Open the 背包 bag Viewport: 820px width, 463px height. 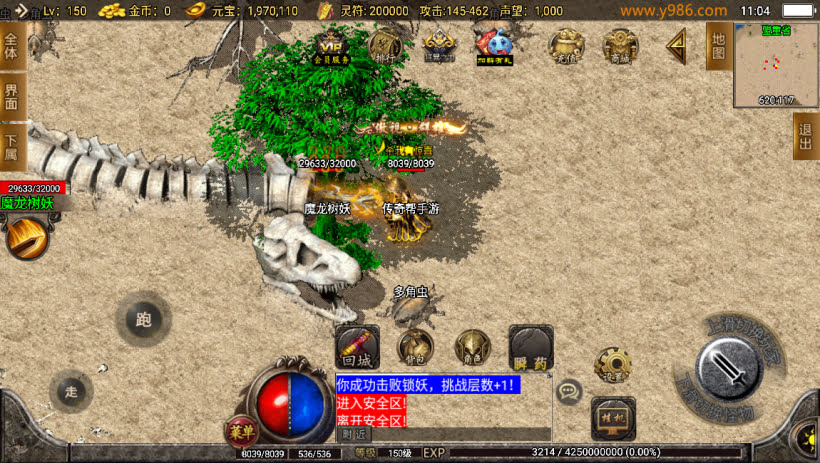(x=415, y=347)
